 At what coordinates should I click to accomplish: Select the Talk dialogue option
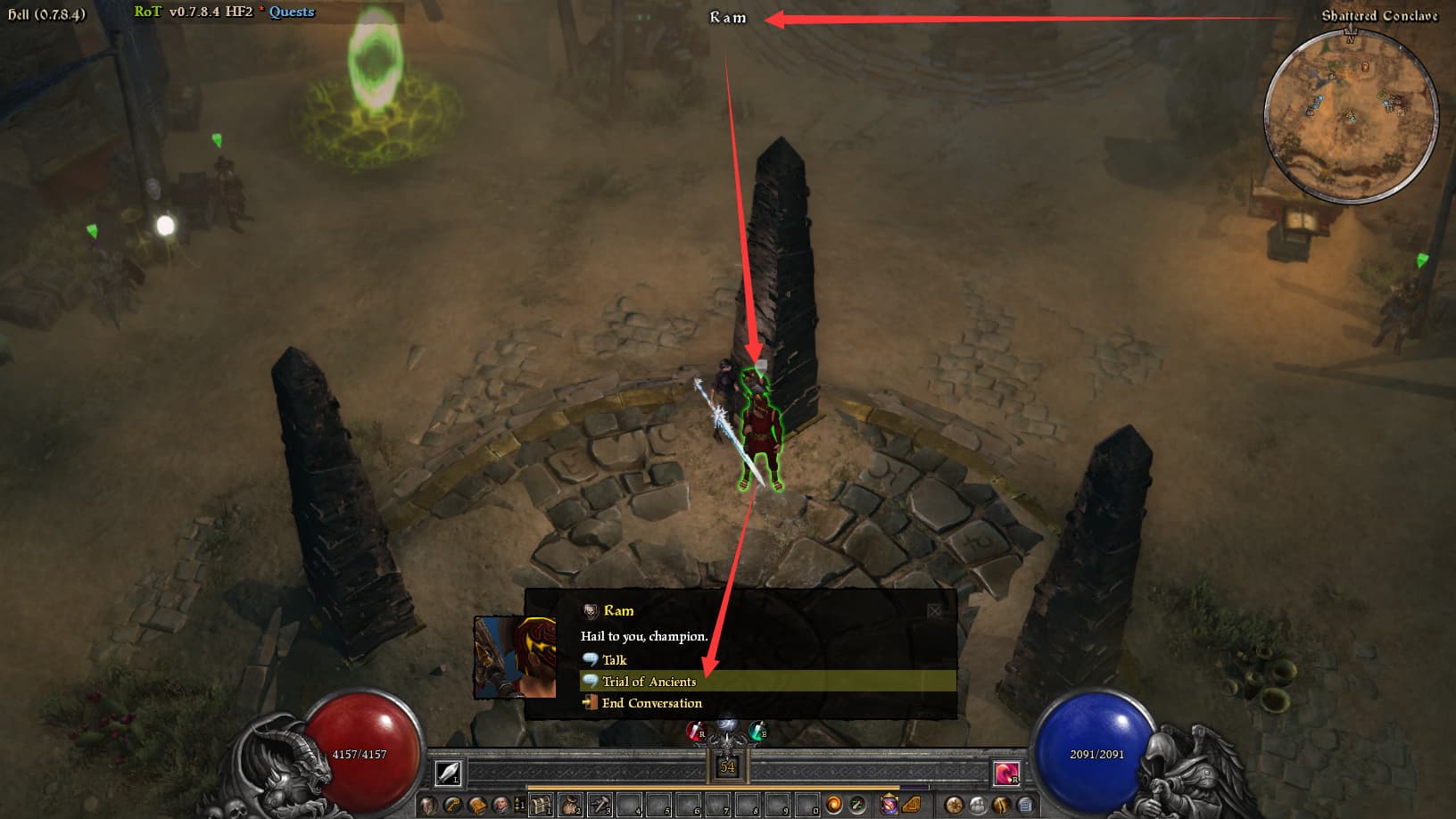[x=614, y=660]
